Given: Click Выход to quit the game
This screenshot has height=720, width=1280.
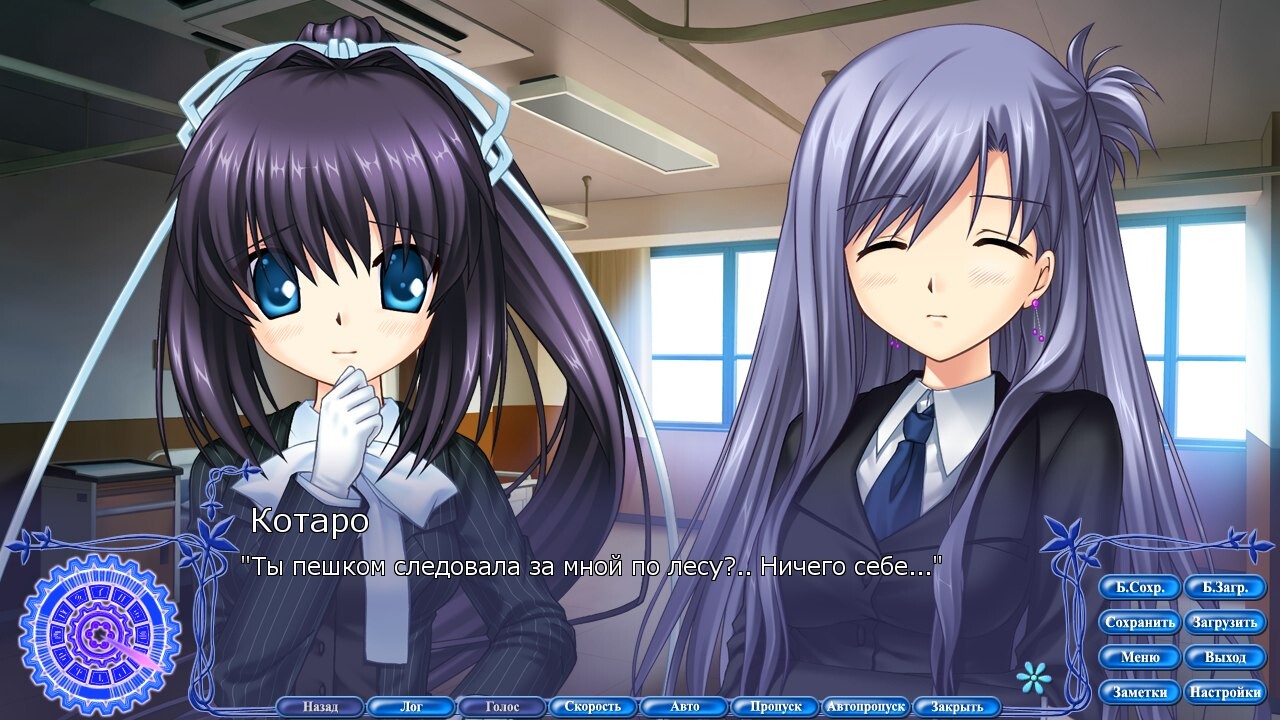Looking at the screenshot, I should (x=1225, y=657).
